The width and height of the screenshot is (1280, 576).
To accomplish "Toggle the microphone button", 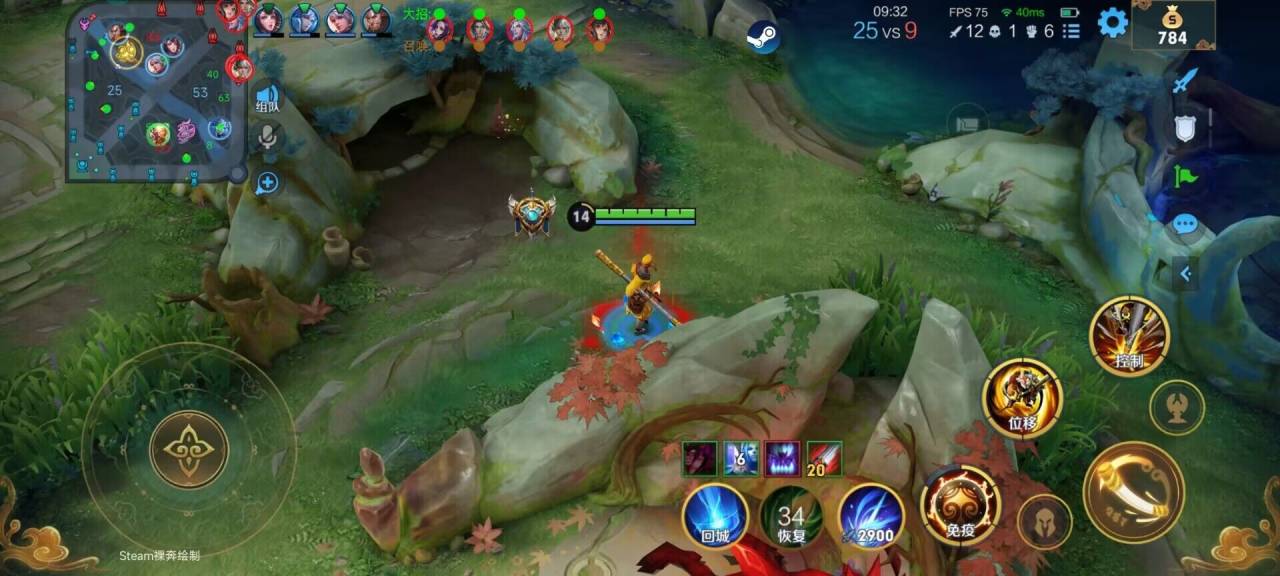I will click(267, 138).
